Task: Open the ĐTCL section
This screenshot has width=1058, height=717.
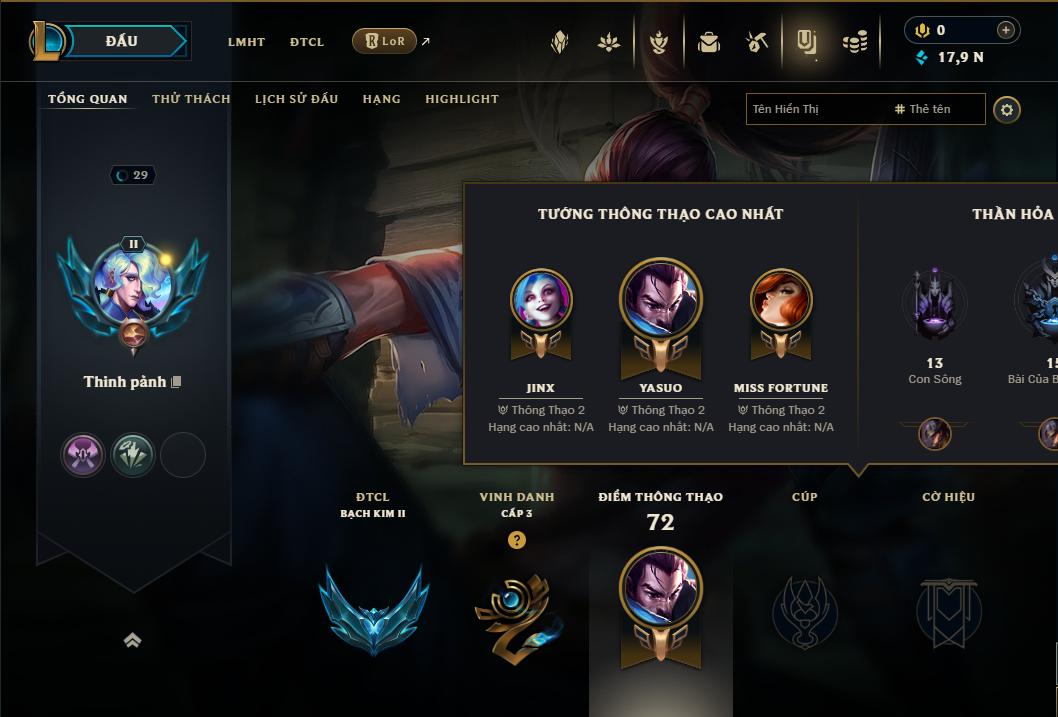Action: [307, 42]
